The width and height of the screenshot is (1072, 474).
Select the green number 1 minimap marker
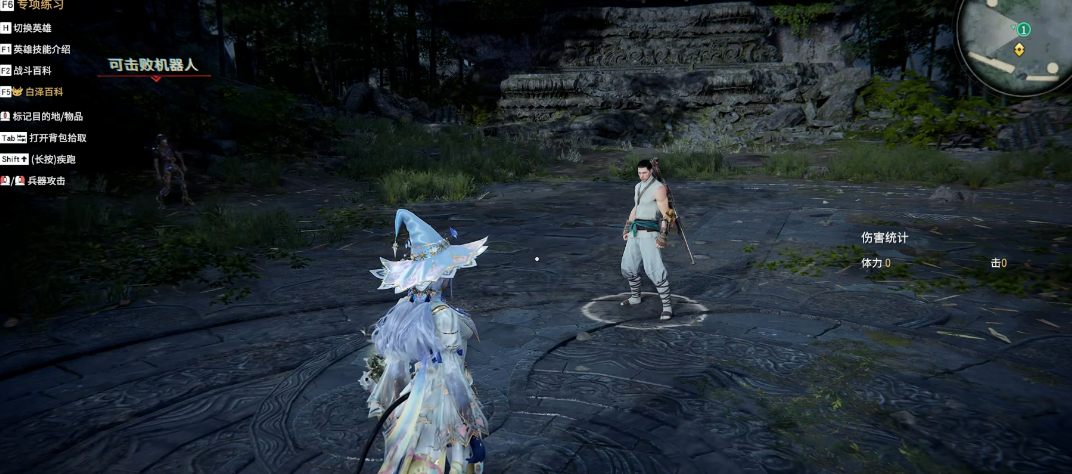[x=1024, y=30]
